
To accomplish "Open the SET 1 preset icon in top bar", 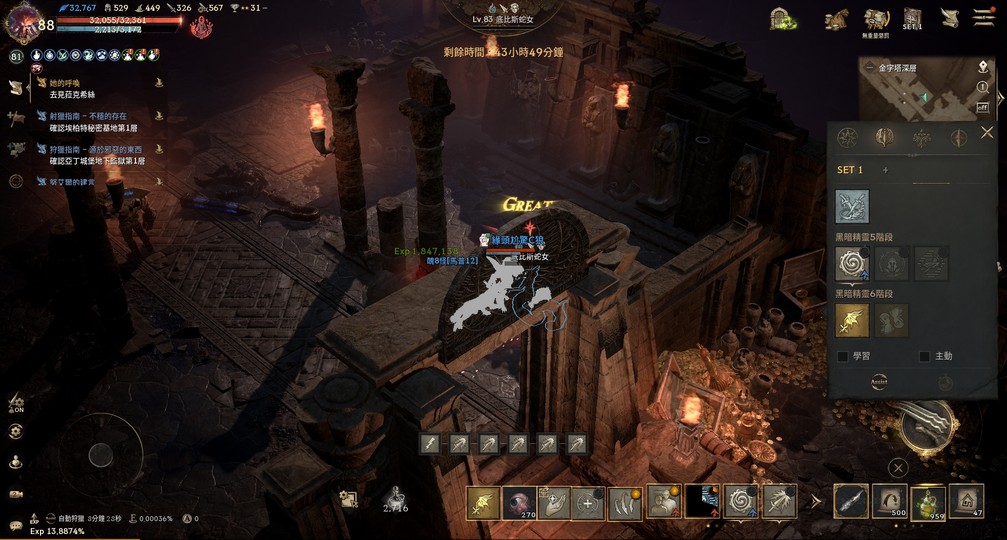I will [x=912, y=19].
